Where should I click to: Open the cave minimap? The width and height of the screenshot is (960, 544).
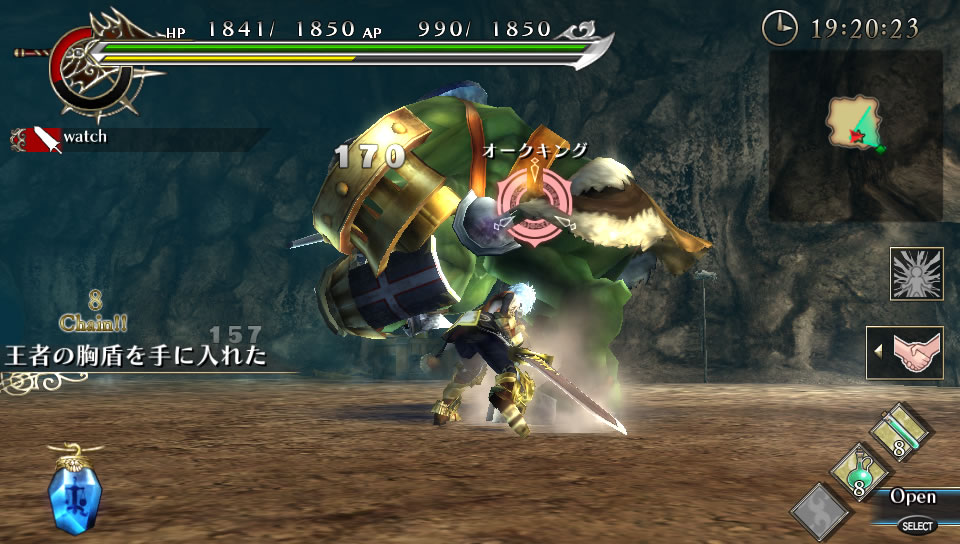(856, 136)
